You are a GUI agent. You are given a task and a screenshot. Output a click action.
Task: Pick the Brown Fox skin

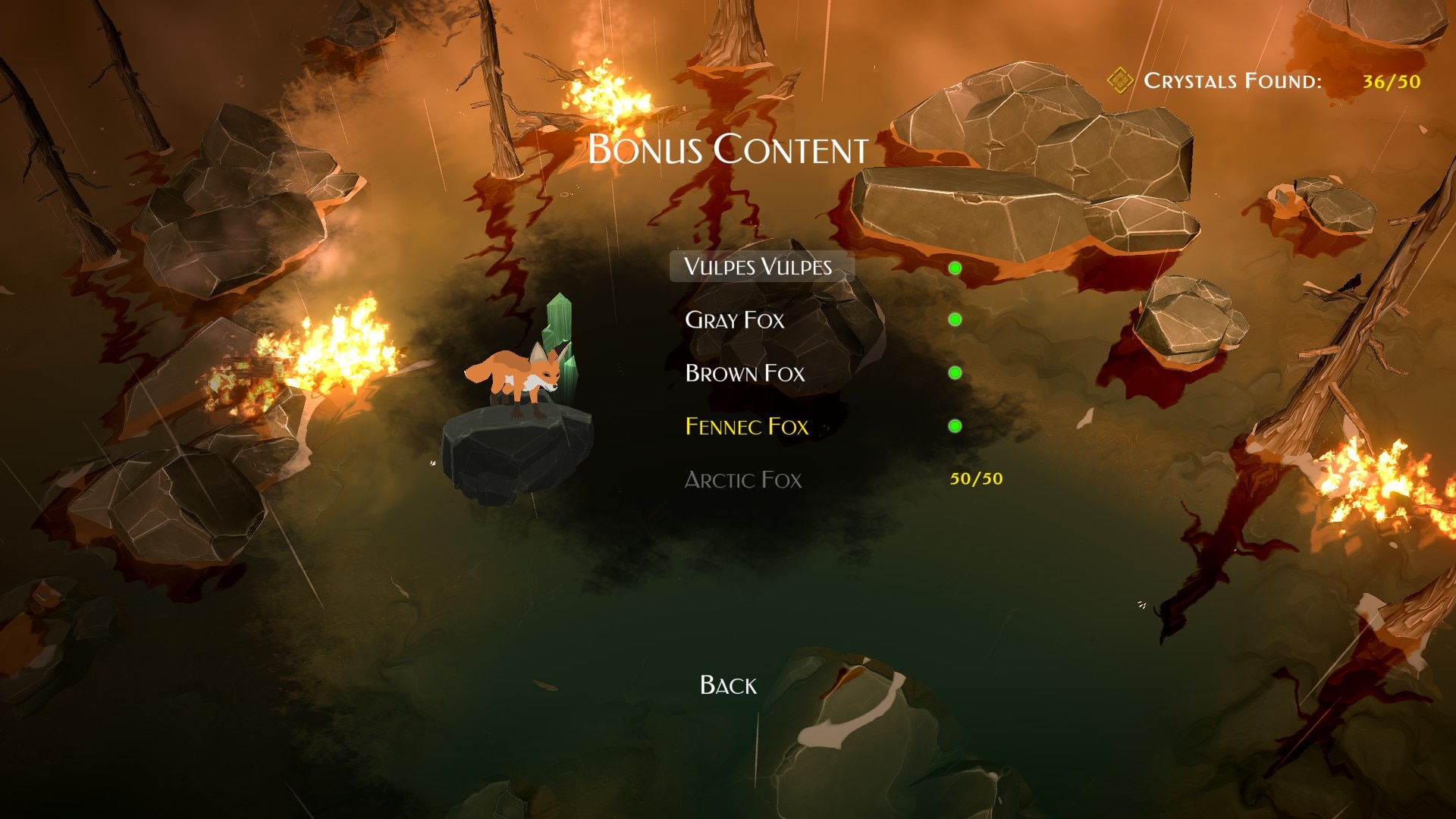(745, 373)
